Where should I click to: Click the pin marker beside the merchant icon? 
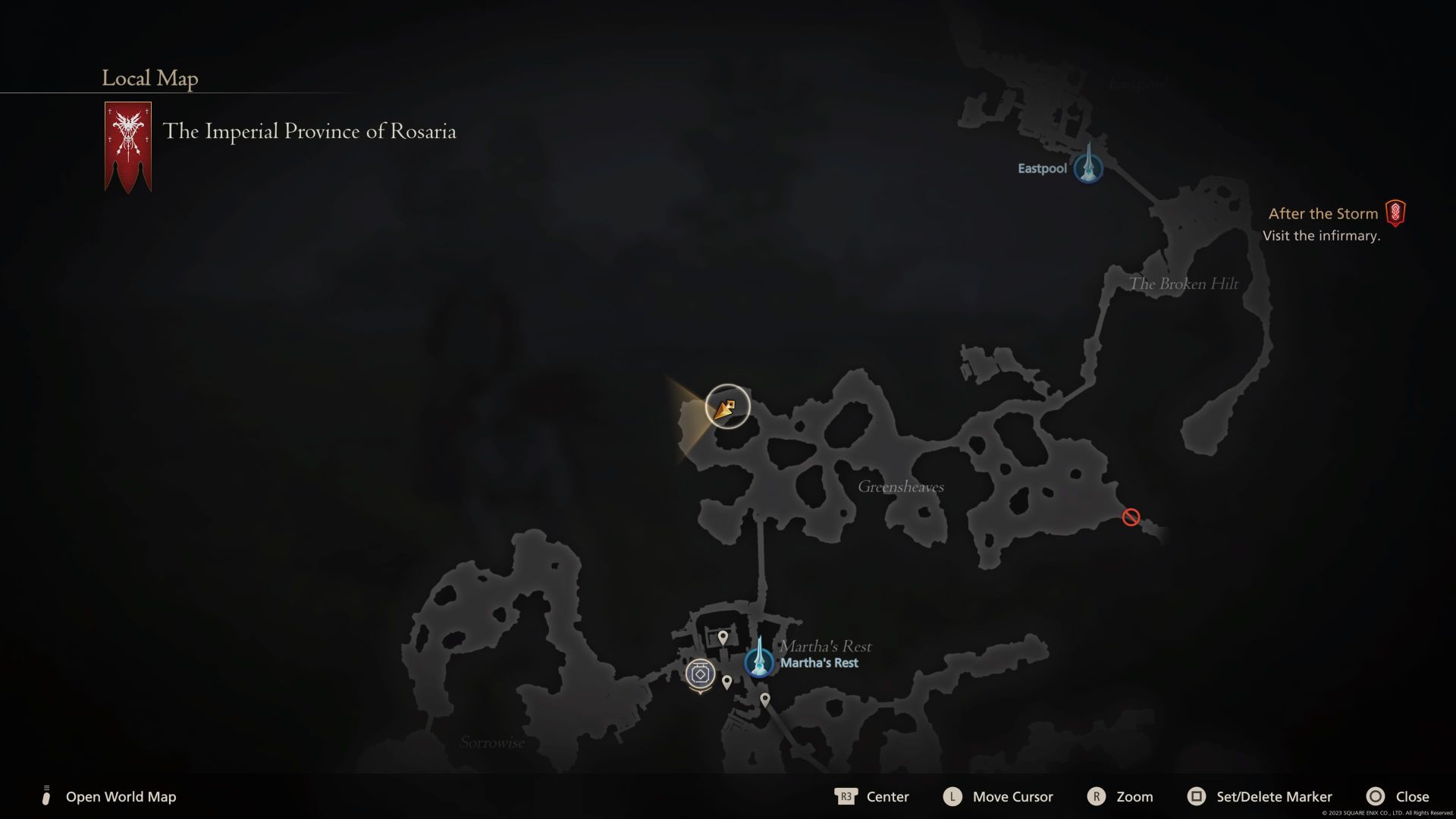pyautogui.click(x=726, y=682)
